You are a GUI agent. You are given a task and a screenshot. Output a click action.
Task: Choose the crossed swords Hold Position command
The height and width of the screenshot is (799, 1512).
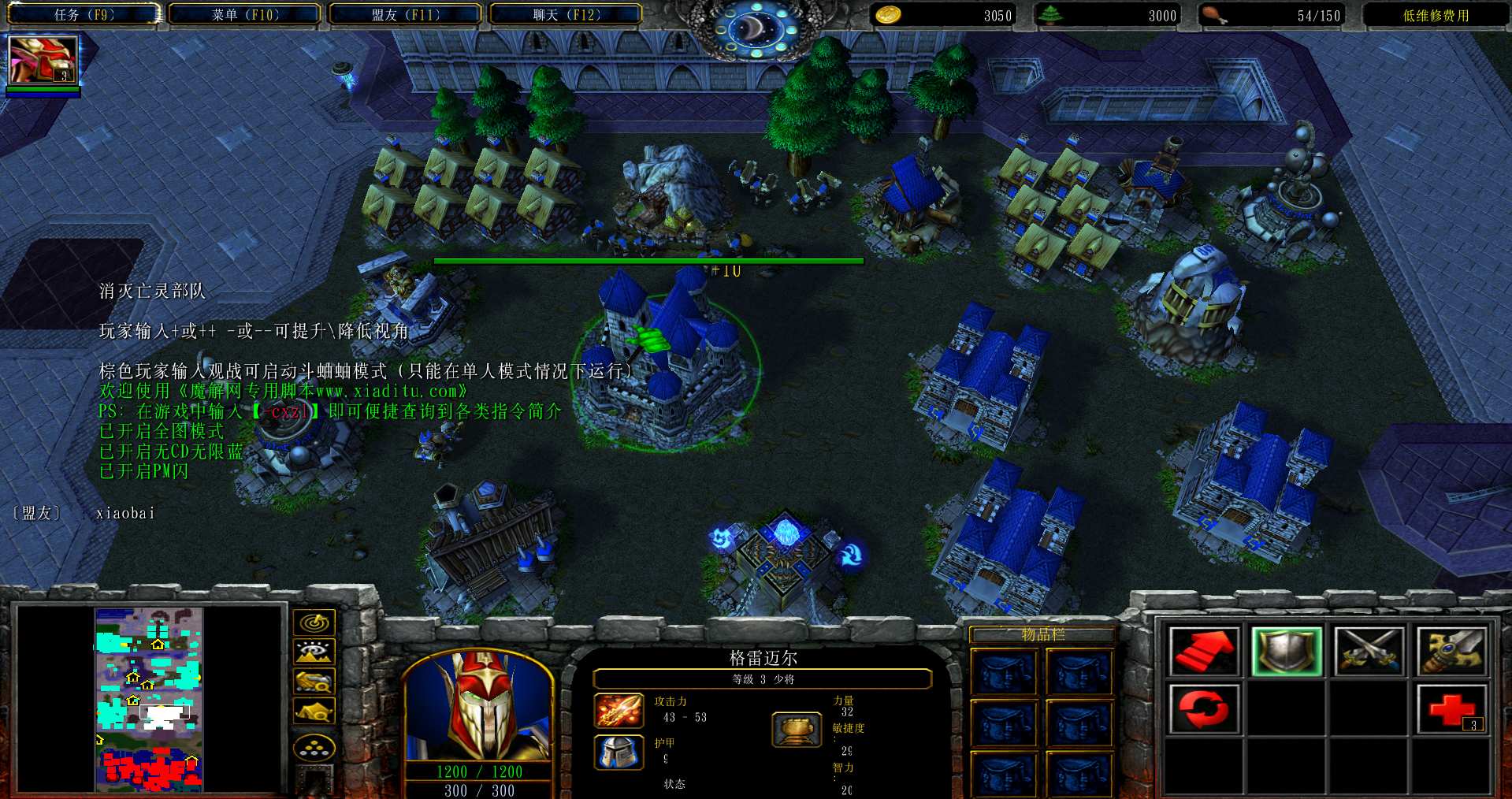point(1369,651)
